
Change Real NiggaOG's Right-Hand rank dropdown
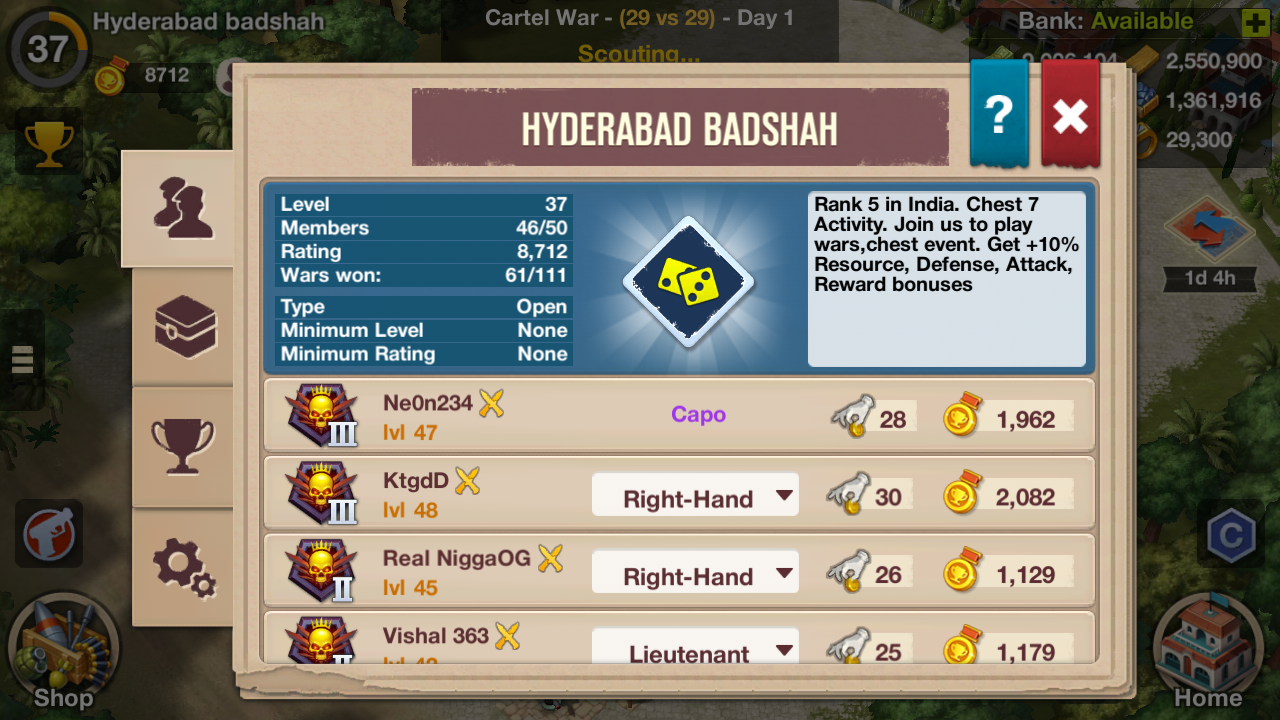coord(695,575)
